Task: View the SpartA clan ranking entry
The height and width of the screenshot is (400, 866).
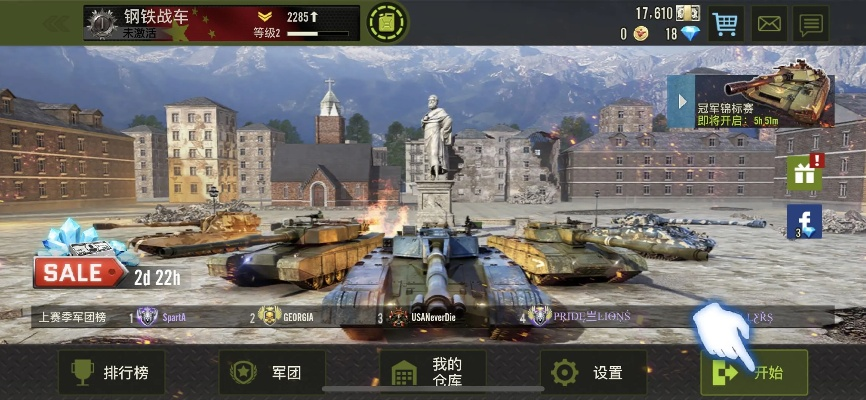Action: pyautogui.click(x=162, y=317)
